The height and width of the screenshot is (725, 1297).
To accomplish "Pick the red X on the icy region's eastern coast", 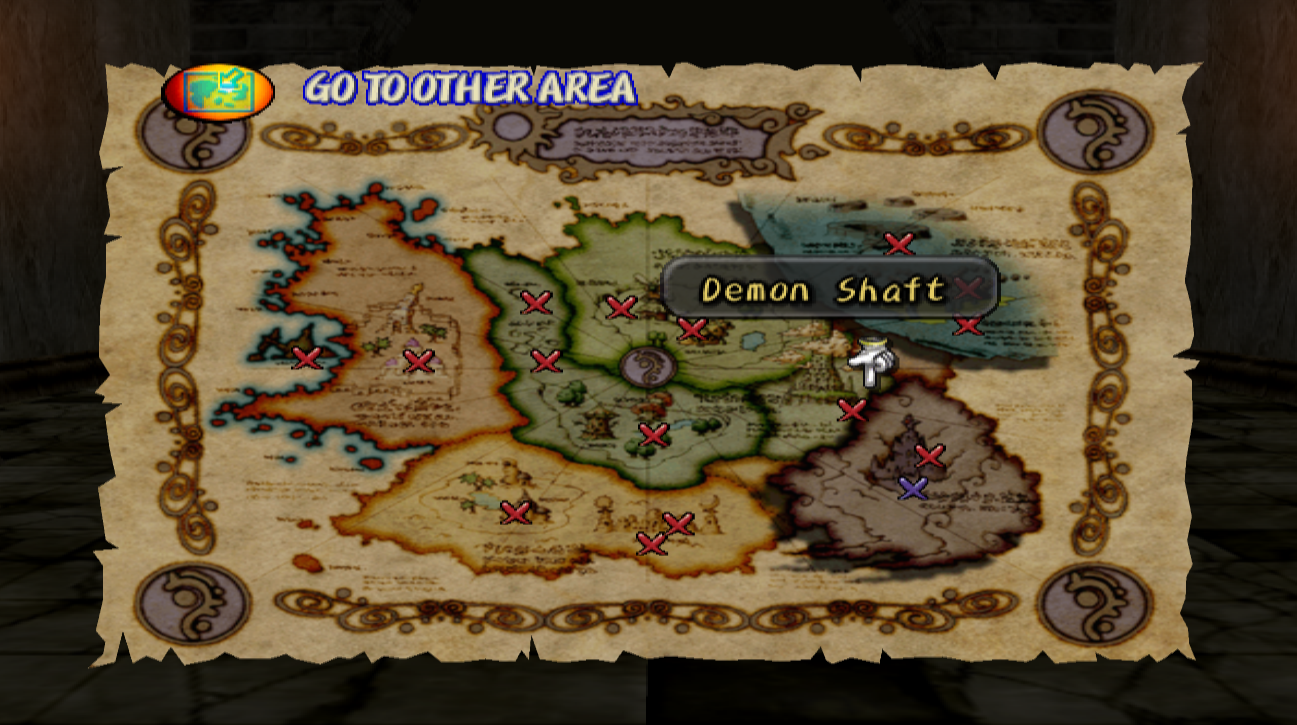I will (969, 326).
